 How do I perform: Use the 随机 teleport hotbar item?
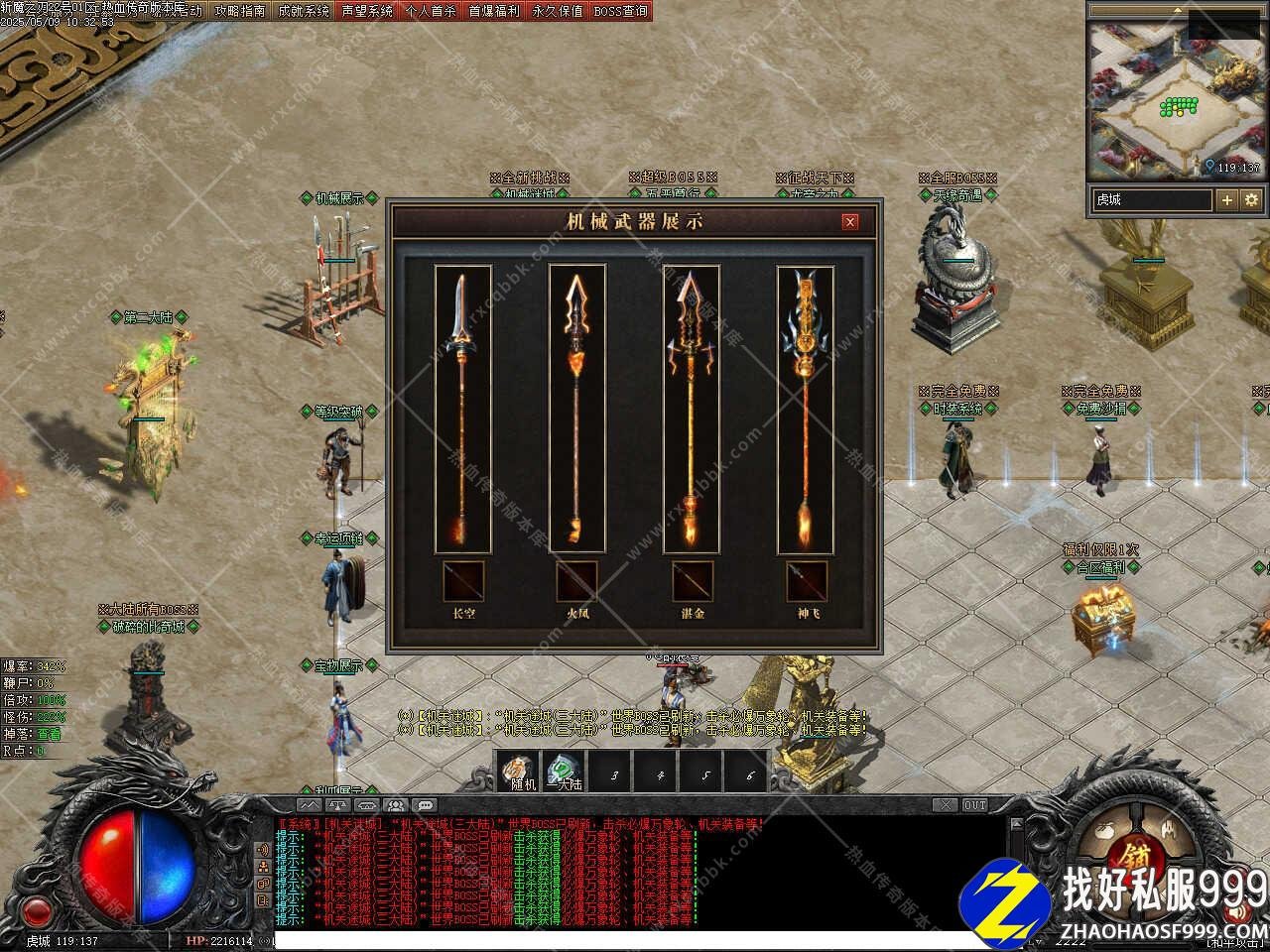(x=519, y=772)
